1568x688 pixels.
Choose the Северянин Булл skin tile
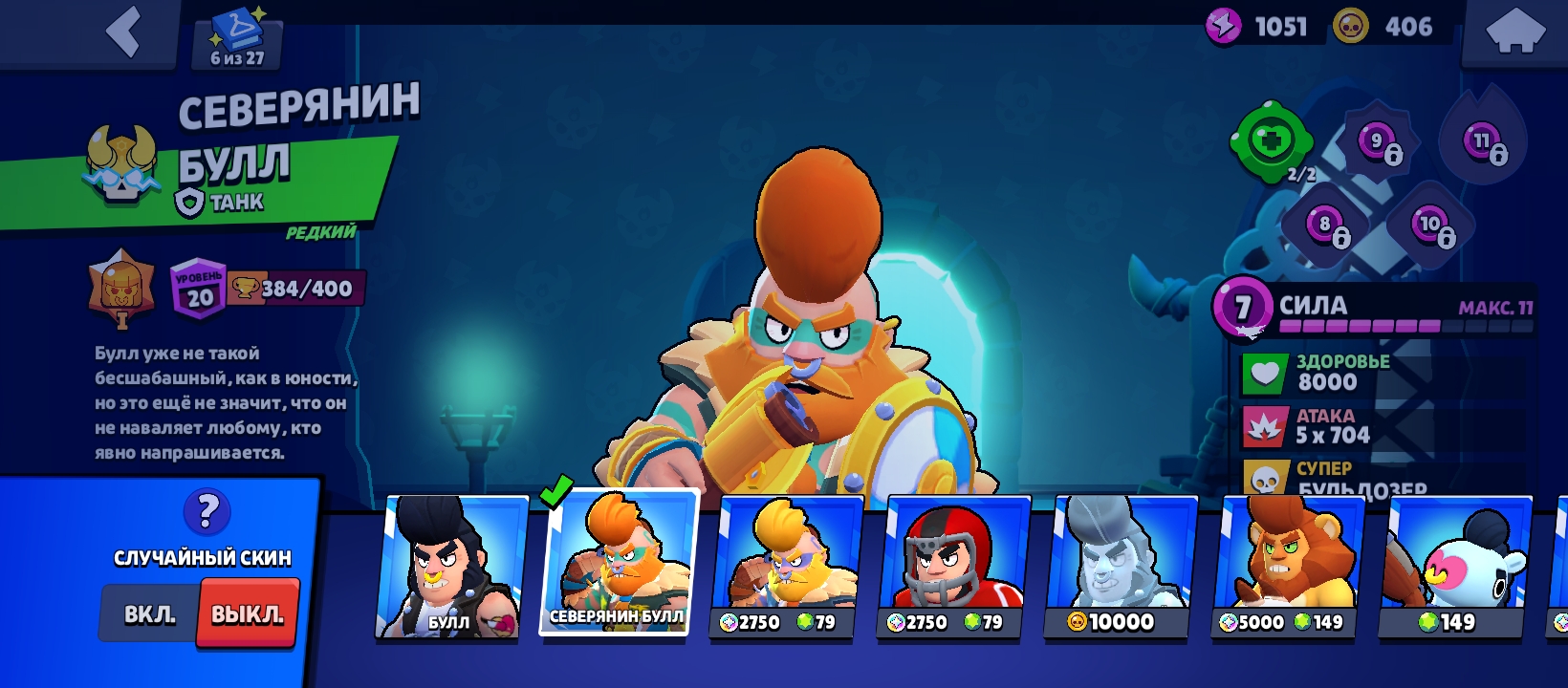click(x=619, y=562)
